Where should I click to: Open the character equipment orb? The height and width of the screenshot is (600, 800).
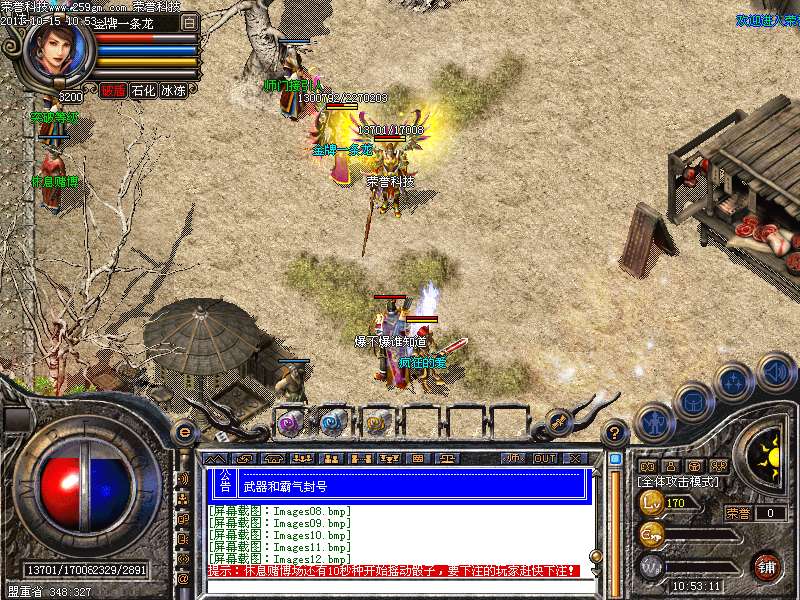[656, 422]
